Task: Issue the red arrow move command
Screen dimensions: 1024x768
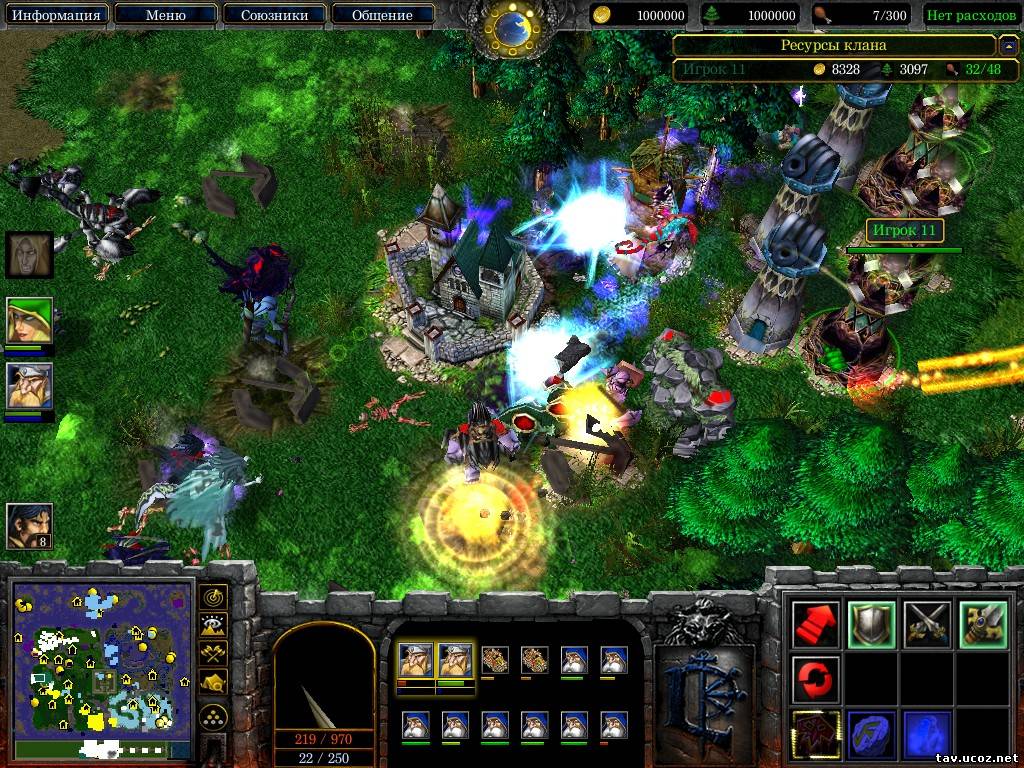Action: point(814,625)
